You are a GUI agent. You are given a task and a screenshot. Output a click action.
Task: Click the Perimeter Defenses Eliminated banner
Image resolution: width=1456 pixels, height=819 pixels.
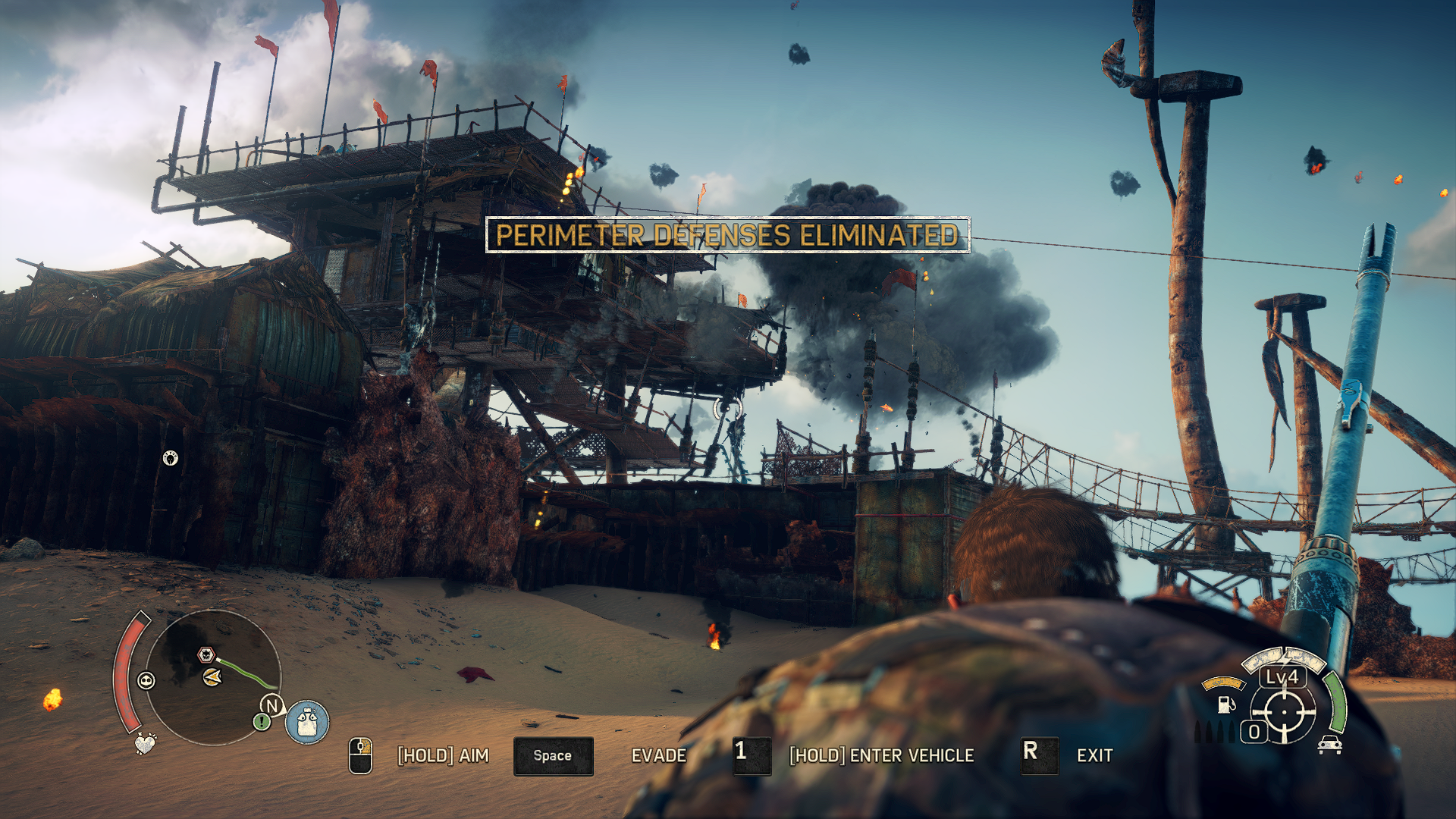point(727,235)
